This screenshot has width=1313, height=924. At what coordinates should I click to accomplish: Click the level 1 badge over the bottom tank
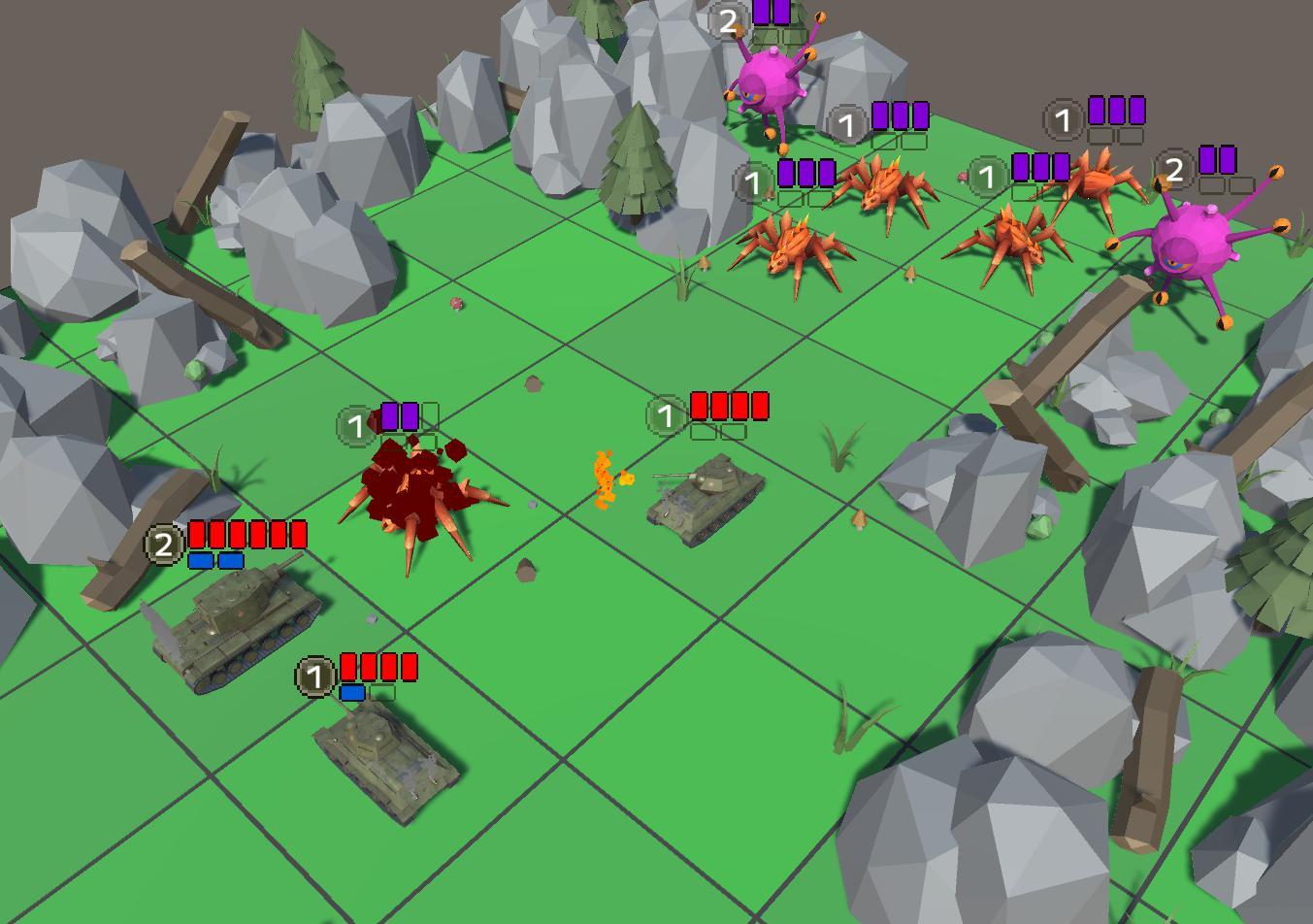314,676
